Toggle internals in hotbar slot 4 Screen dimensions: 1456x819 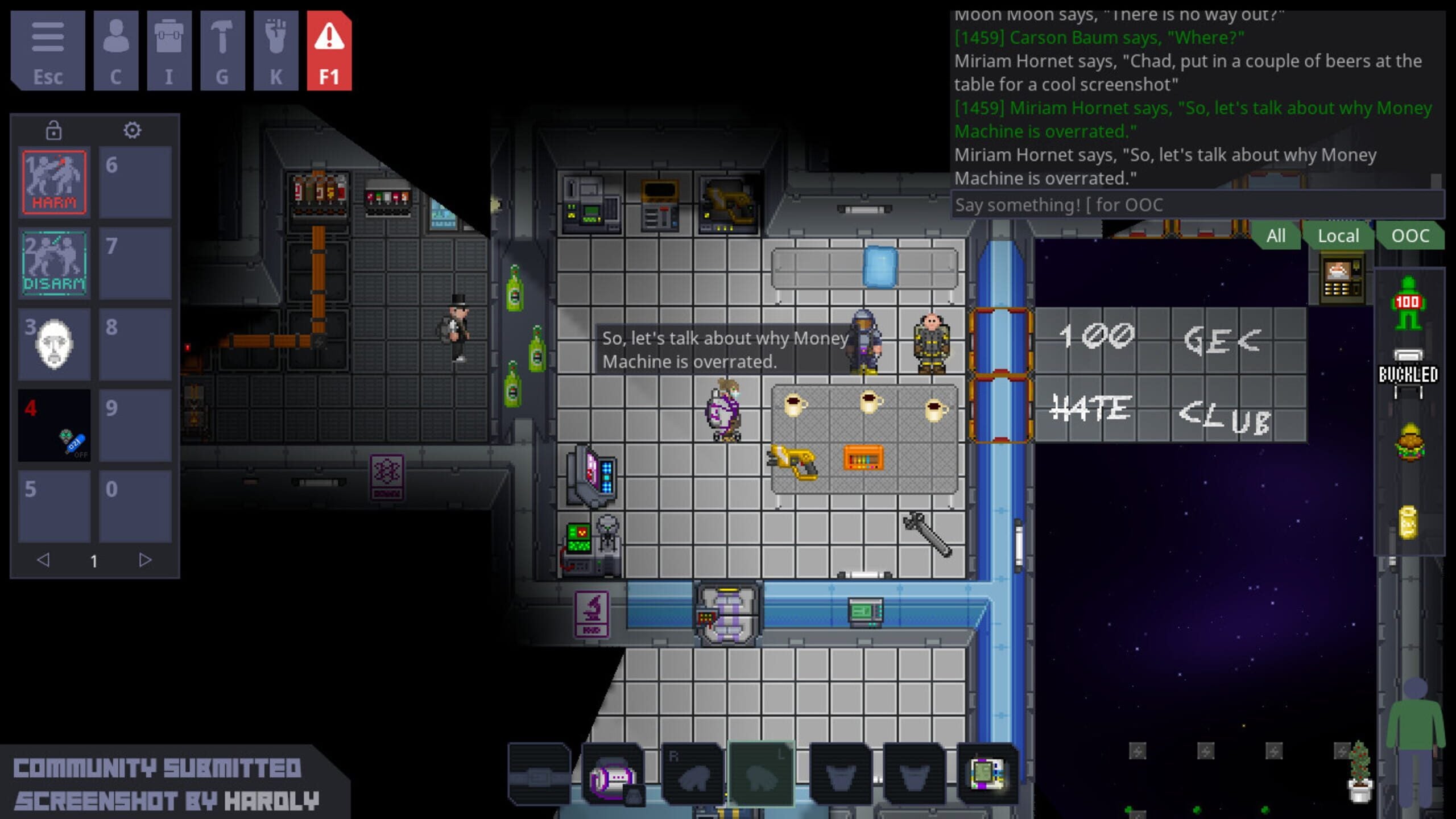coord(54,425)
